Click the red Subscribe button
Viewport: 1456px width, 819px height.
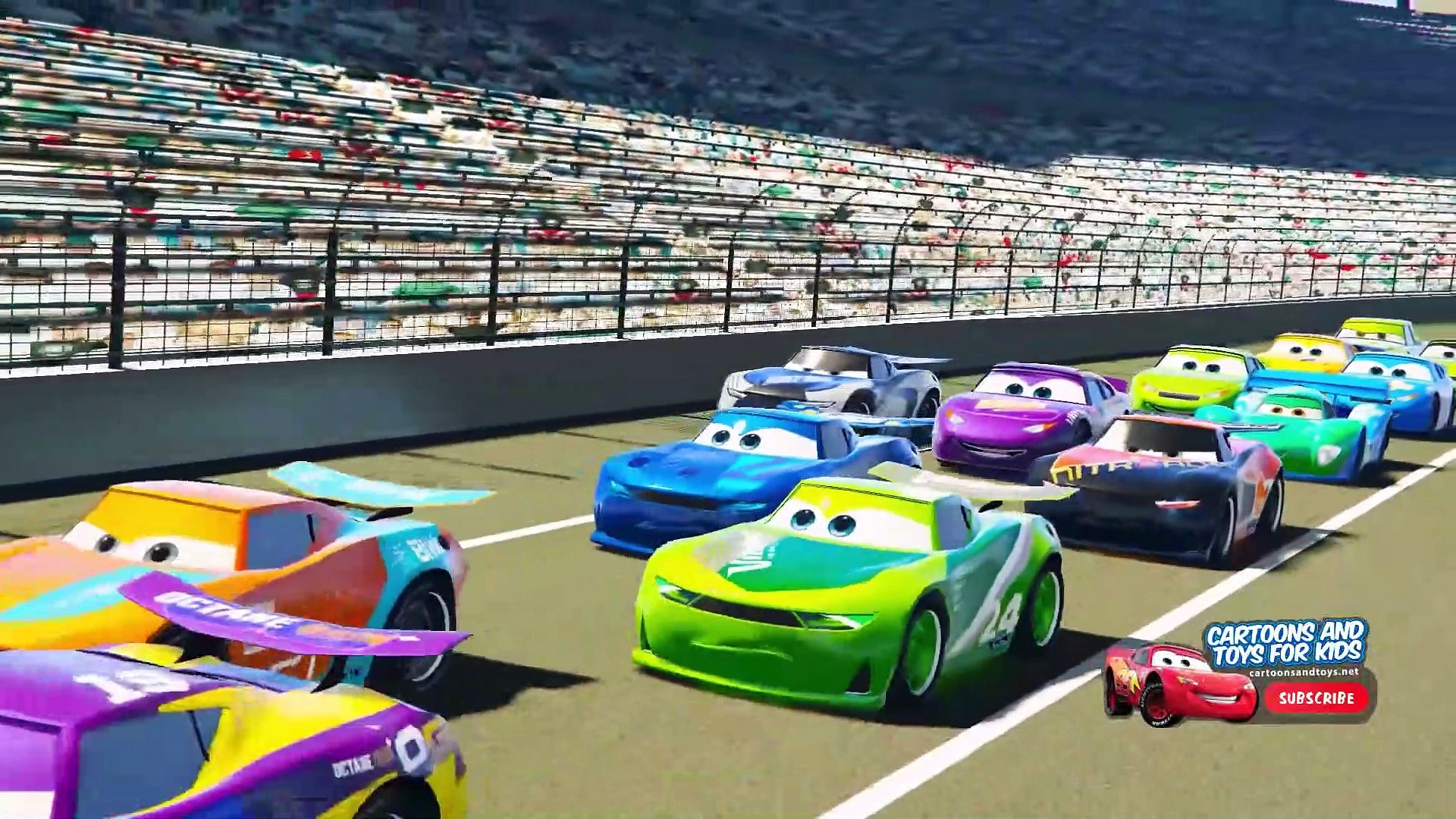(1316, 698)
